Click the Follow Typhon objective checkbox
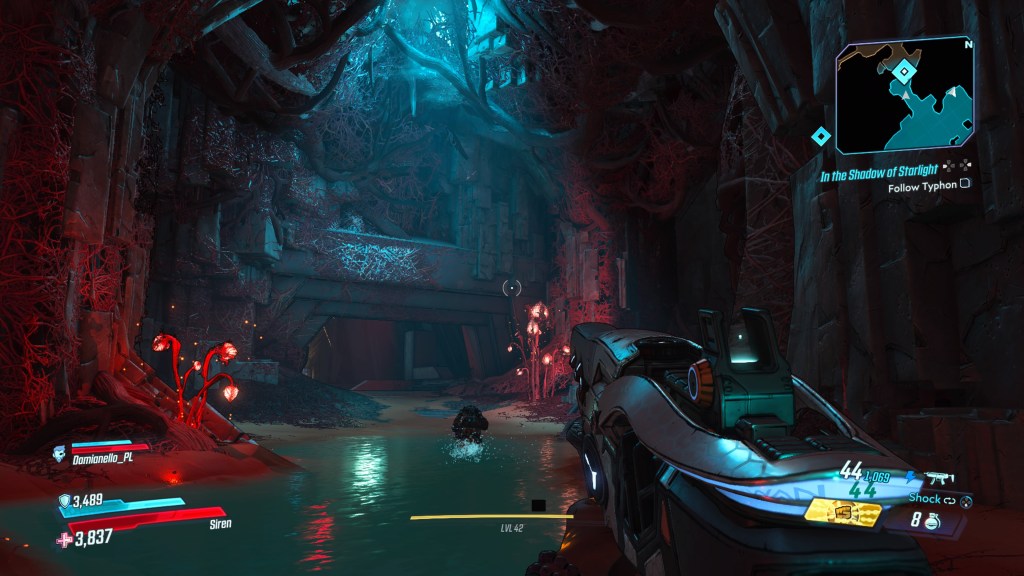Viewport: 1024px width, 576px height. [x=965, y=185]
